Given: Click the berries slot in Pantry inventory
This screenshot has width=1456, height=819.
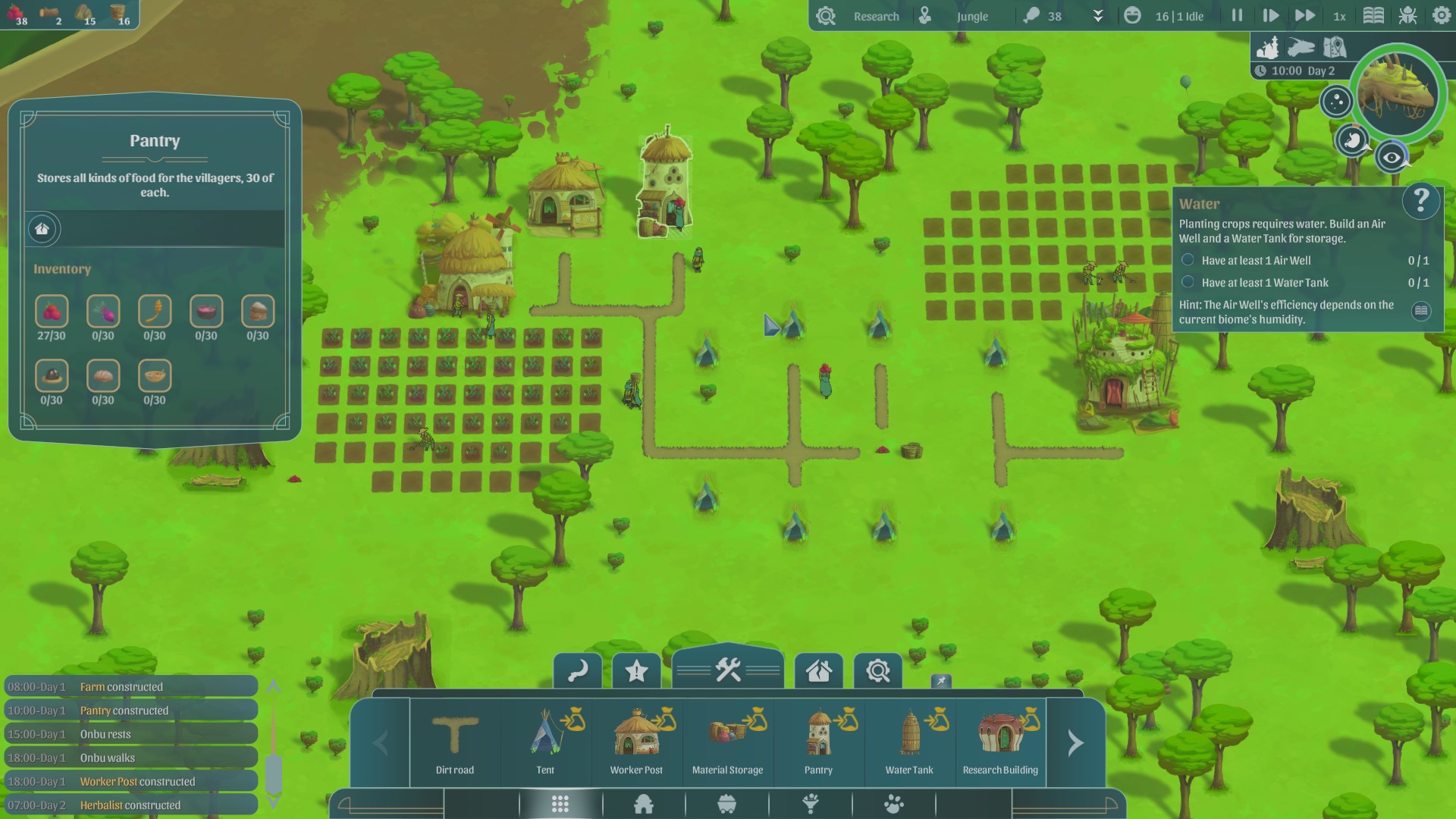Looking at the screenshot, I should (x=52, y=312).
